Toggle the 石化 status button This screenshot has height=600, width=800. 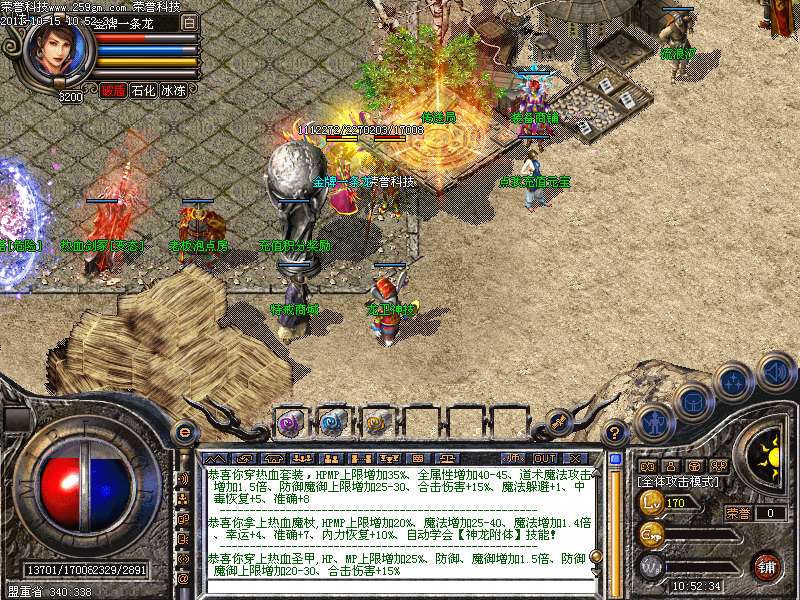click(143, 90)
